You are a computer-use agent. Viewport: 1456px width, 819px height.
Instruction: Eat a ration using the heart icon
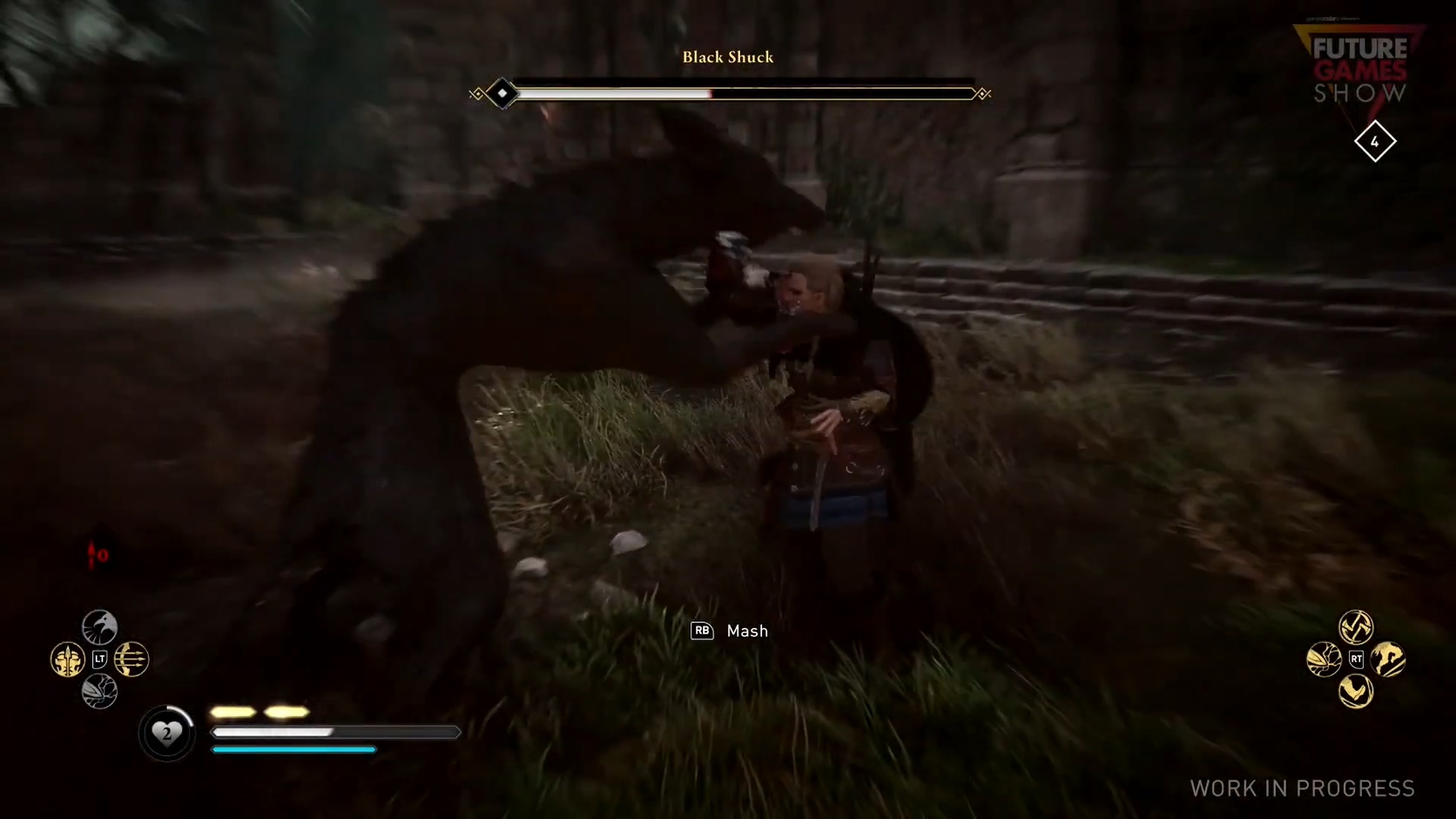pos(166,734)
